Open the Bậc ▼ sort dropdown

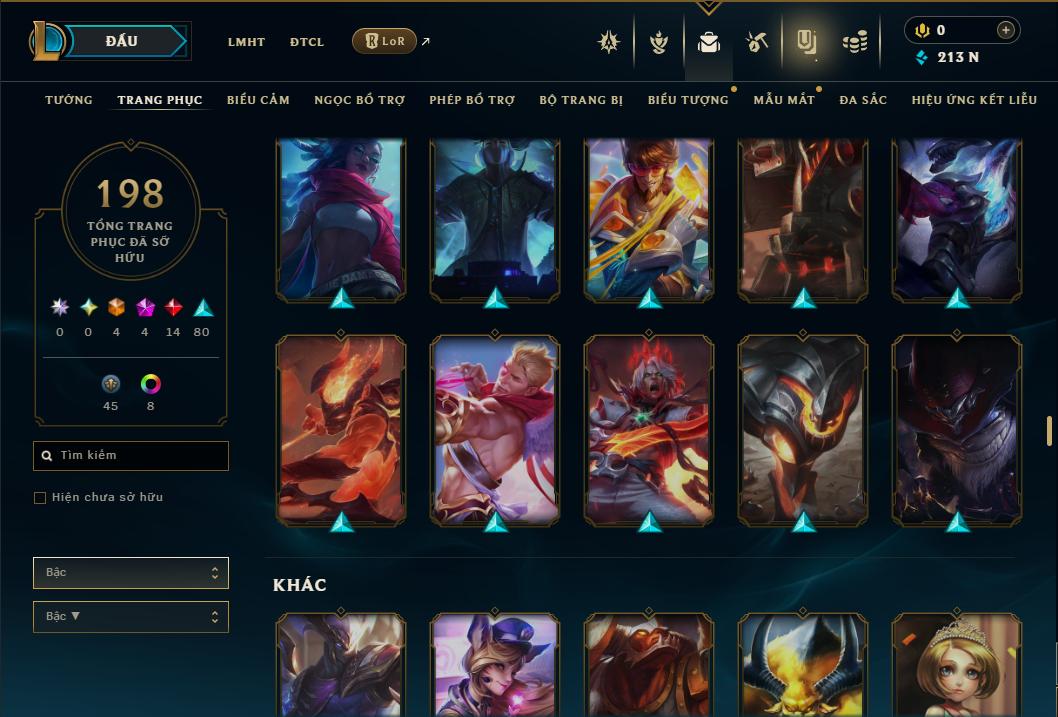pos(131,617)
